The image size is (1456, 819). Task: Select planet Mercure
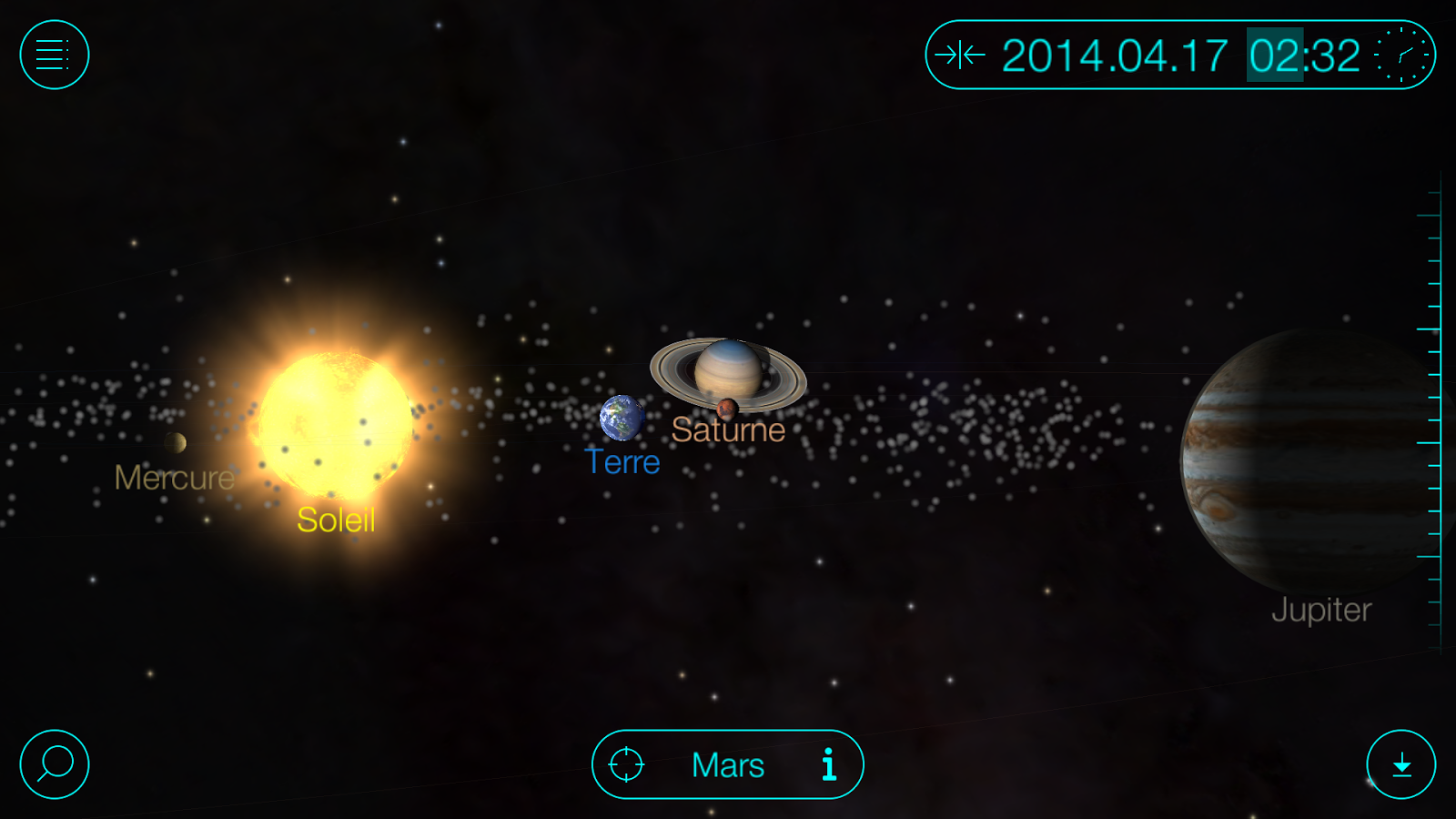coord(175,444)
